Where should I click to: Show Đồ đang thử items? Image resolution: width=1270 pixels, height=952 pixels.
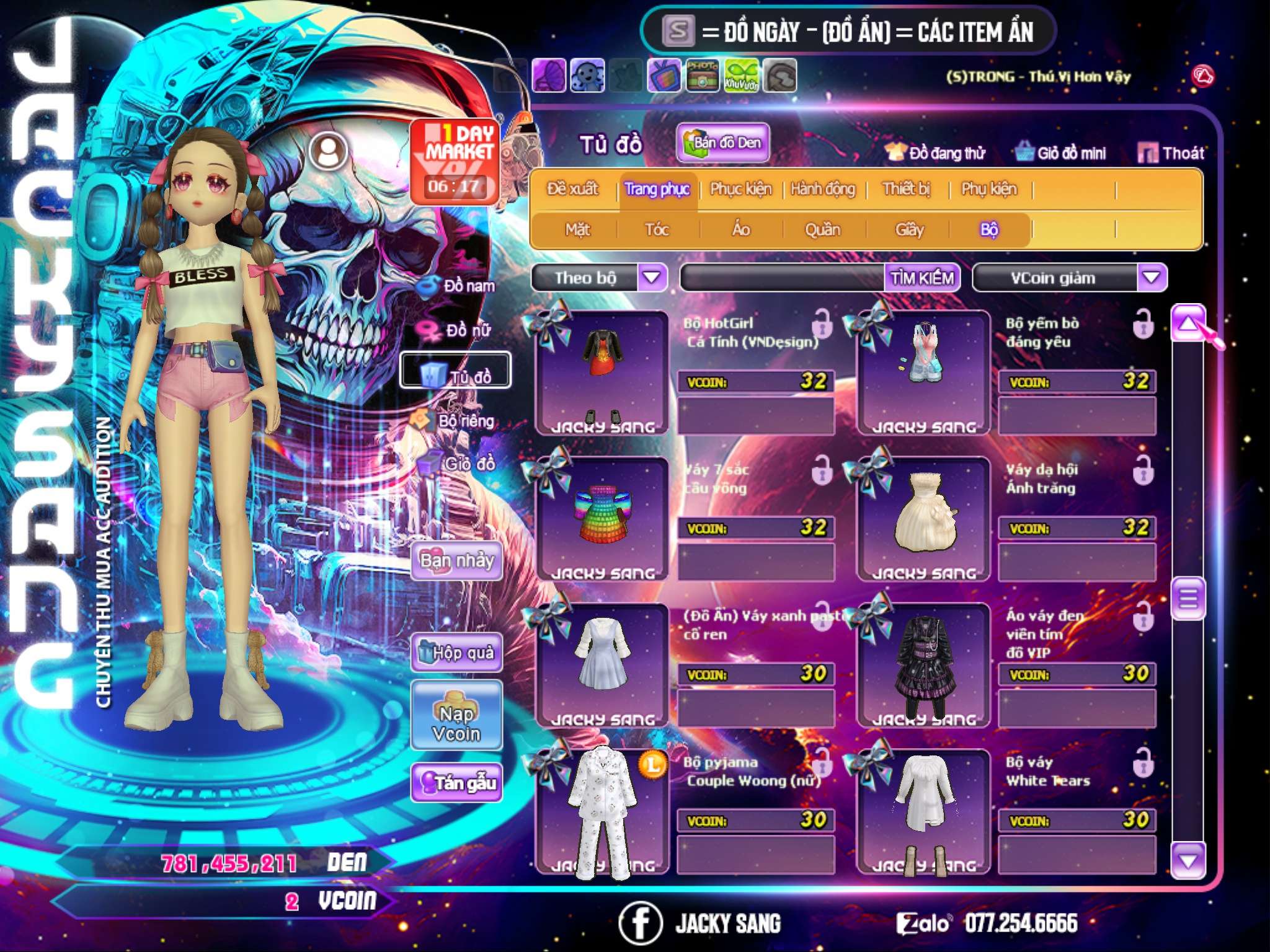point(935,153)
